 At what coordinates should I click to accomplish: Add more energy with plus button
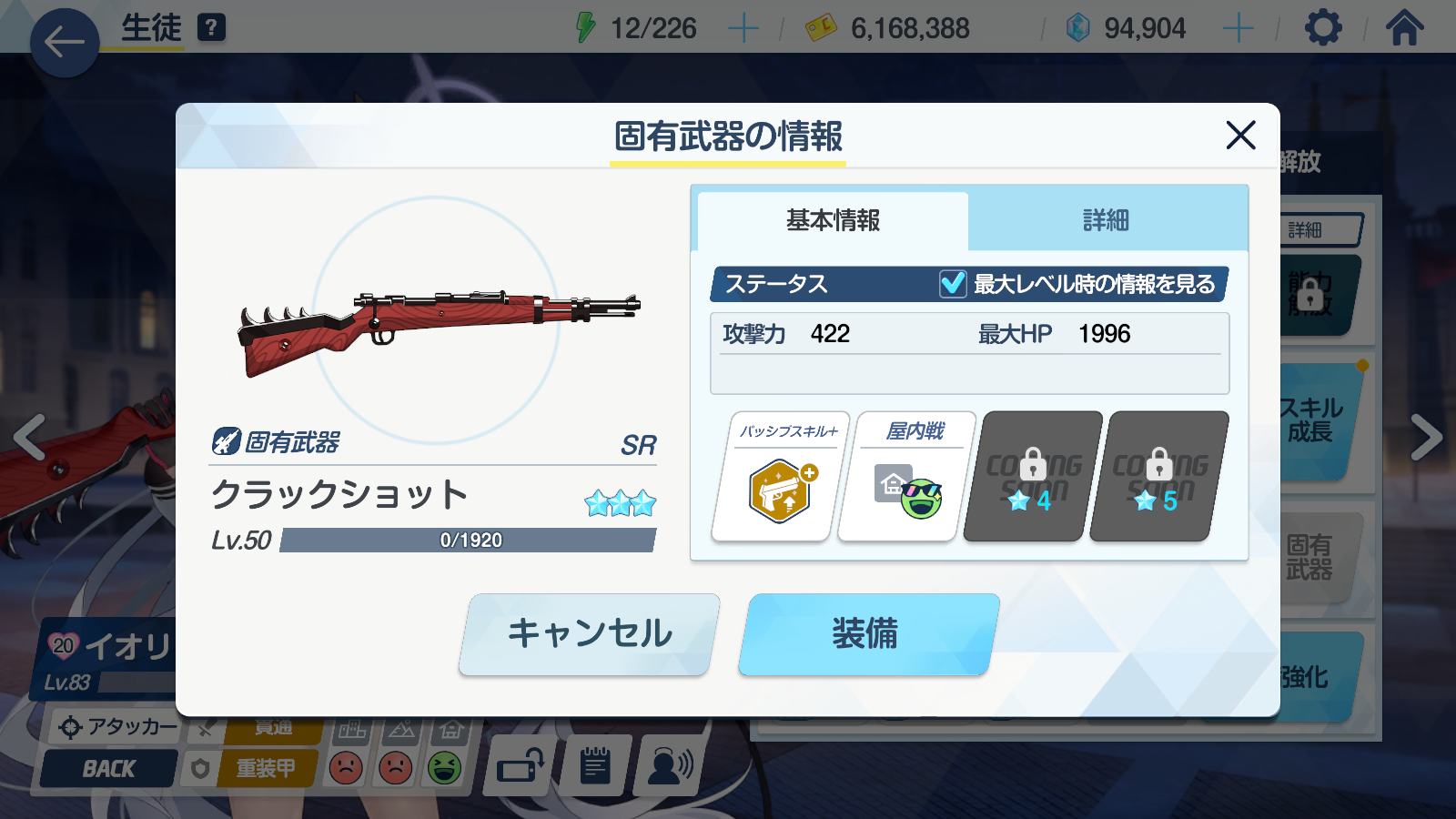(x=743, y=29)
